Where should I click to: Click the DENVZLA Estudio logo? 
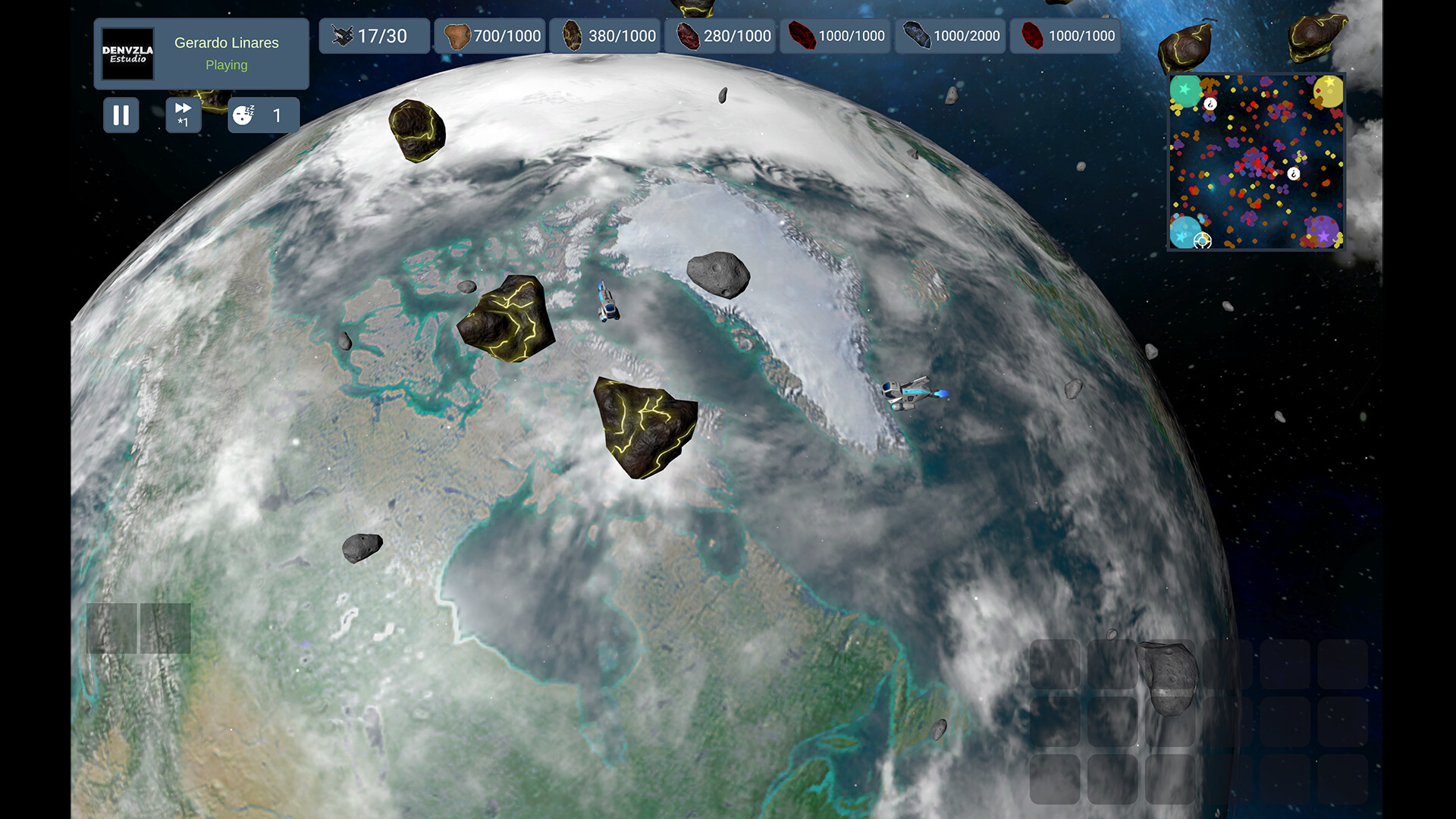[126, 54]
